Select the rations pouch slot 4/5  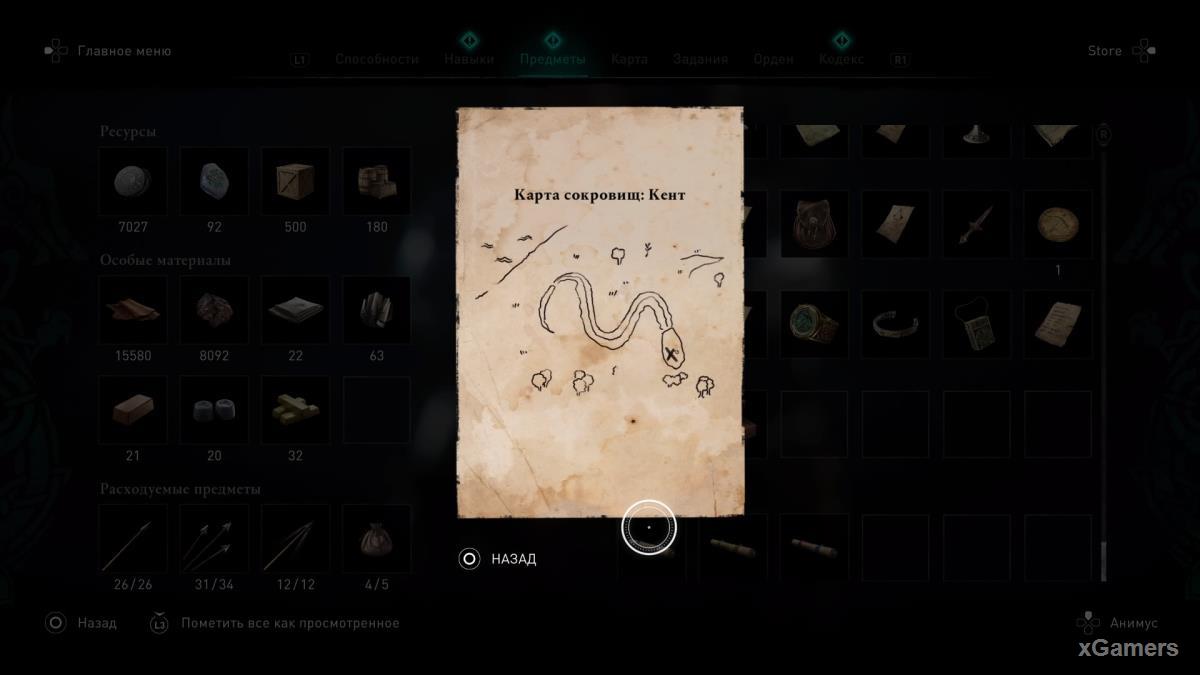(x=376, y=539)
